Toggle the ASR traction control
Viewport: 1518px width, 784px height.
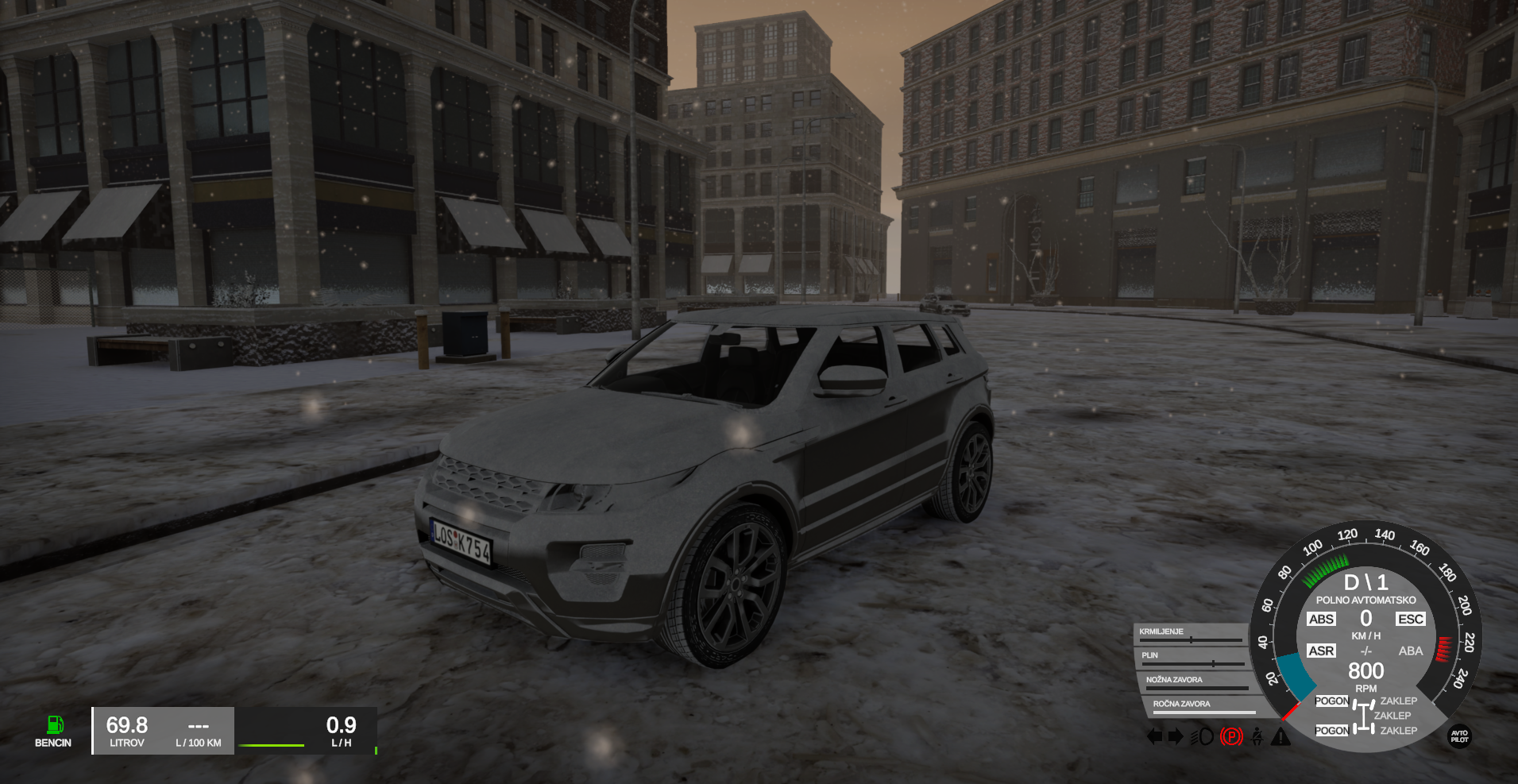click(1321, 651)
